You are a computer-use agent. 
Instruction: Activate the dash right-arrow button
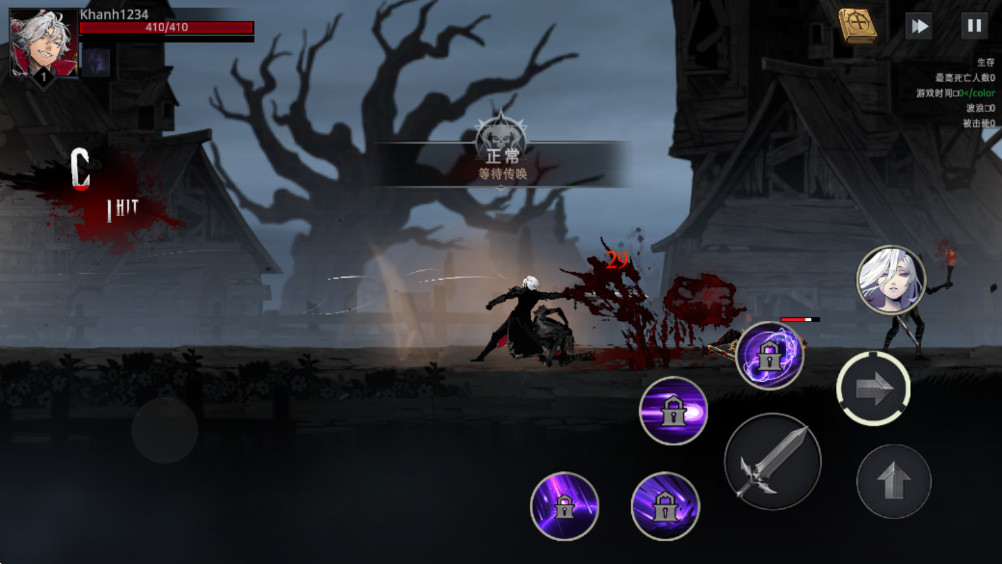tap(873, 389)
